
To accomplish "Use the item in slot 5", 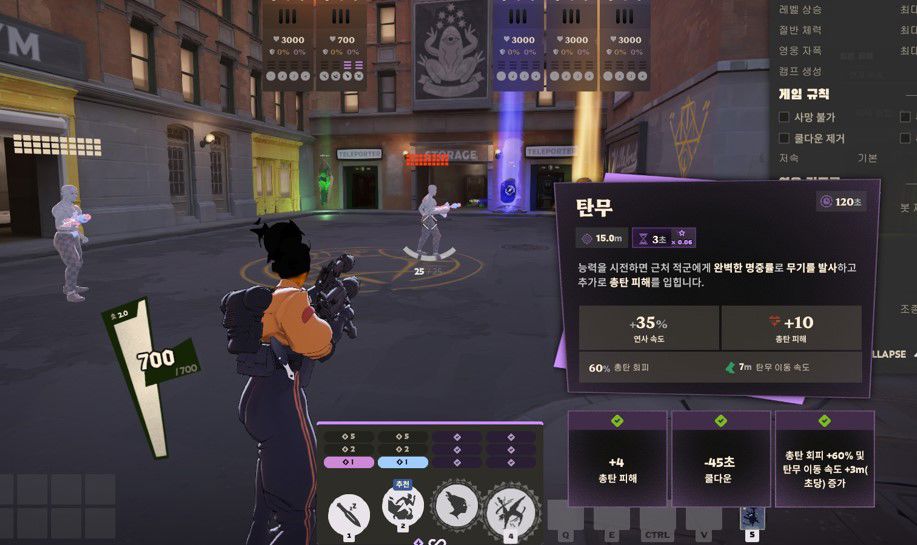I will pos(750,517).
